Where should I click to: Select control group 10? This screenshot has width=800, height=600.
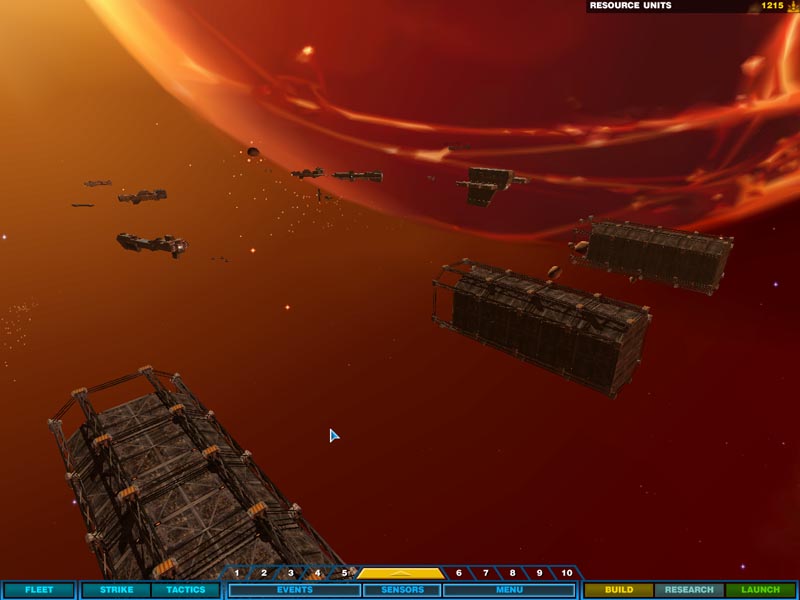567,573
